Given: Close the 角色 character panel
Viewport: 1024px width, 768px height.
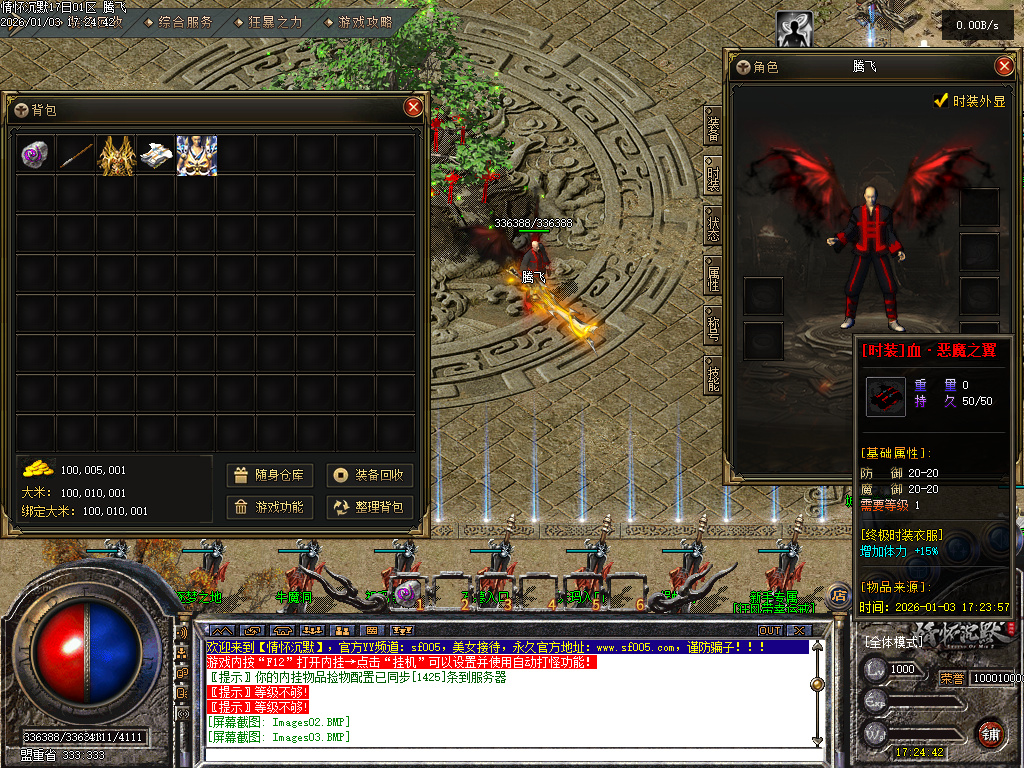Looking at the screenshot, I should coord(1004,66).
